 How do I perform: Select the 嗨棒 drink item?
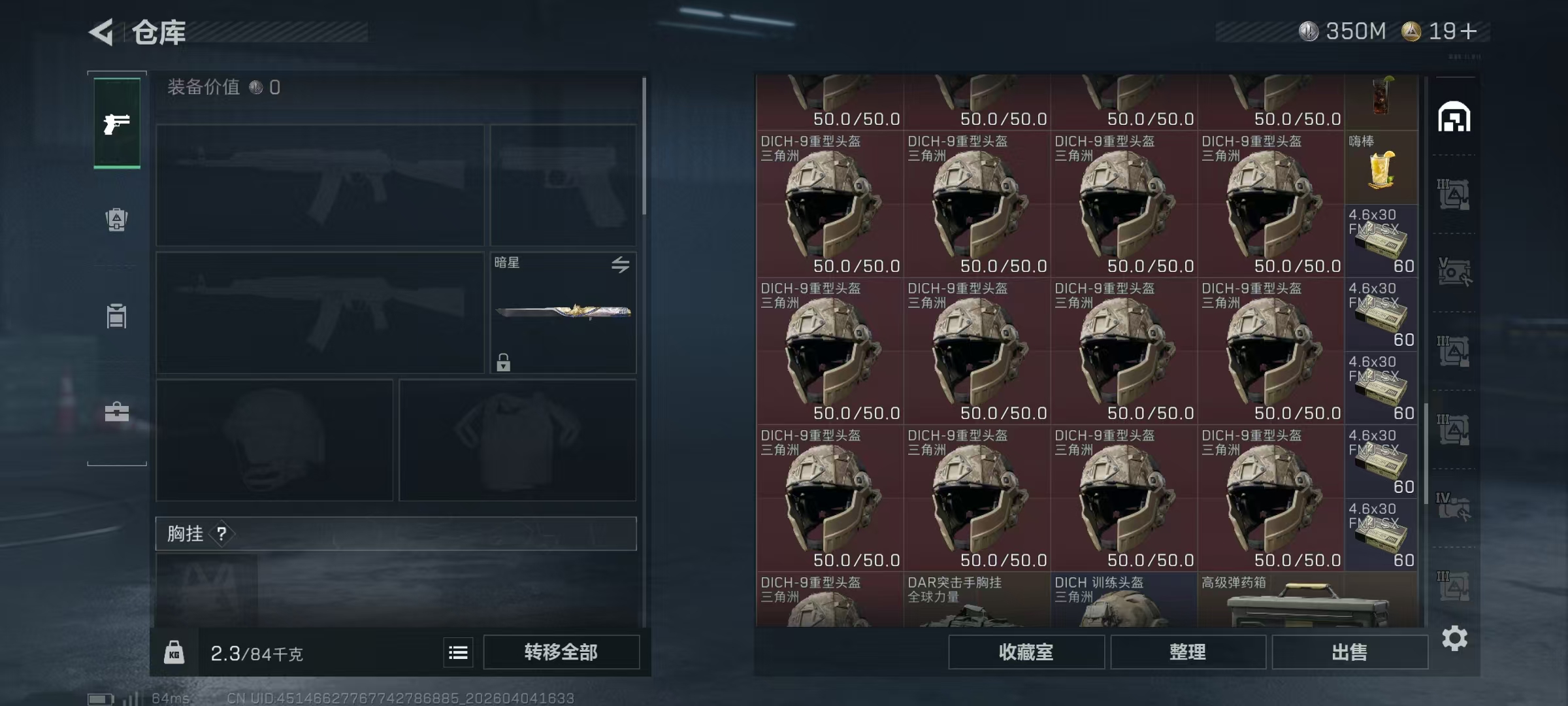[1381, 168]
